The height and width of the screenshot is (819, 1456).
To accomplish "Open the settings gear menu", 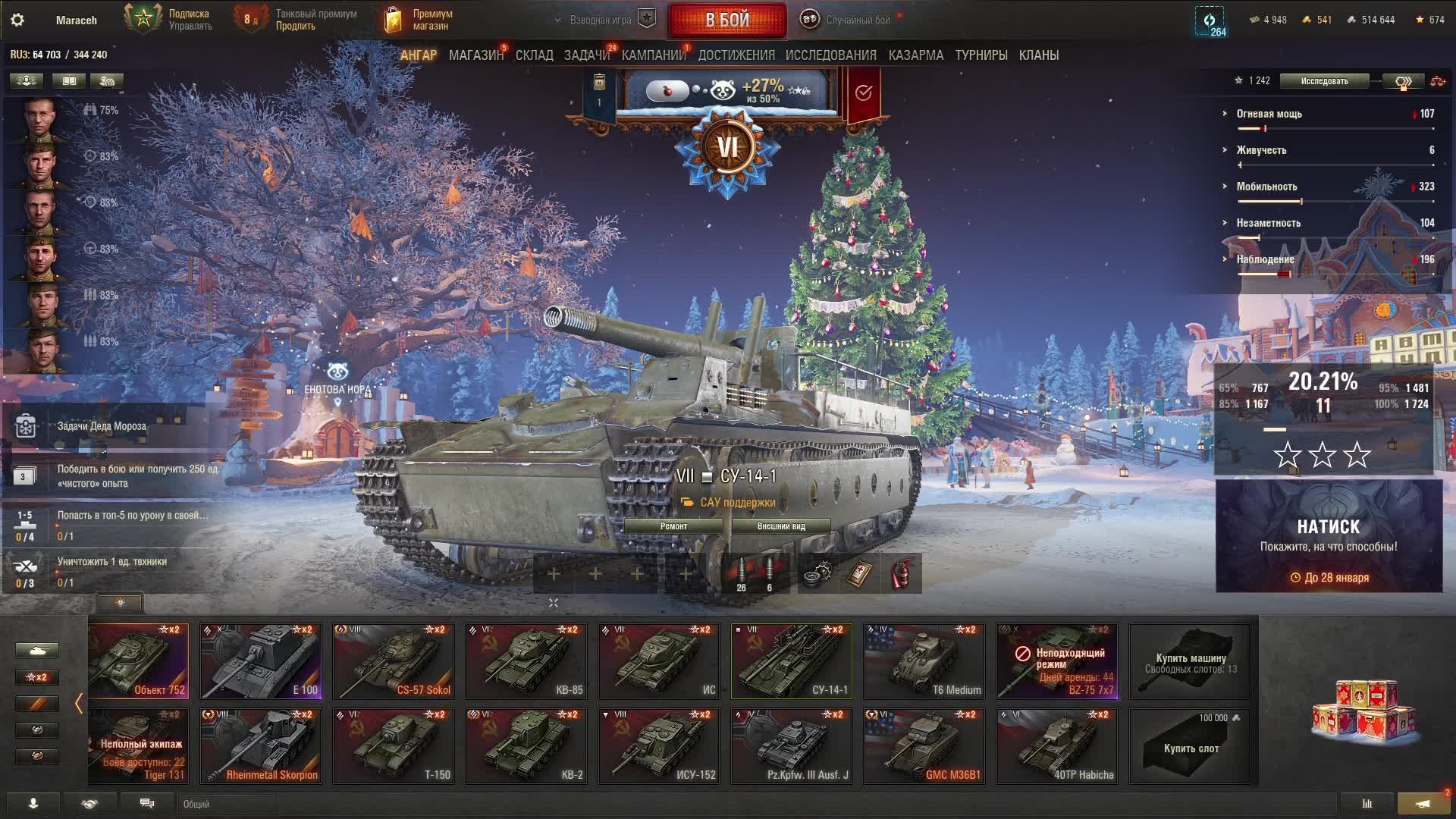I will (17, 20).
